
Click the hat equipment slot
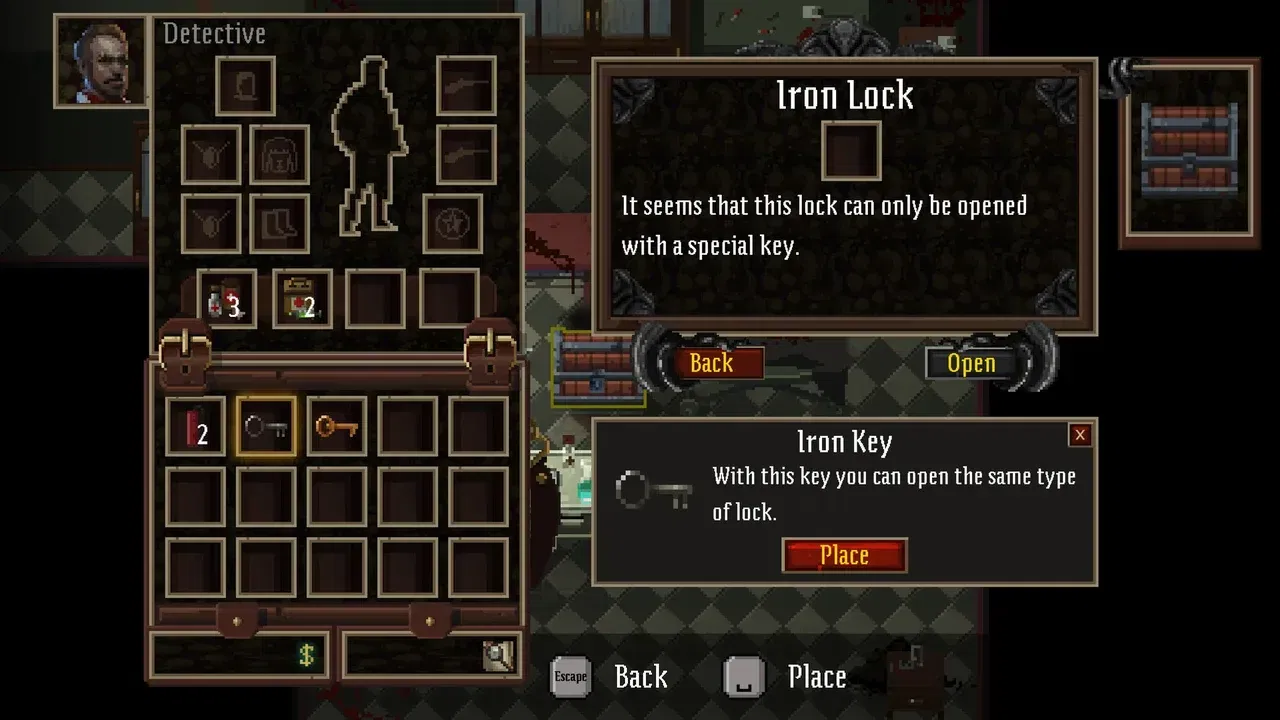[x=245, y=85]
